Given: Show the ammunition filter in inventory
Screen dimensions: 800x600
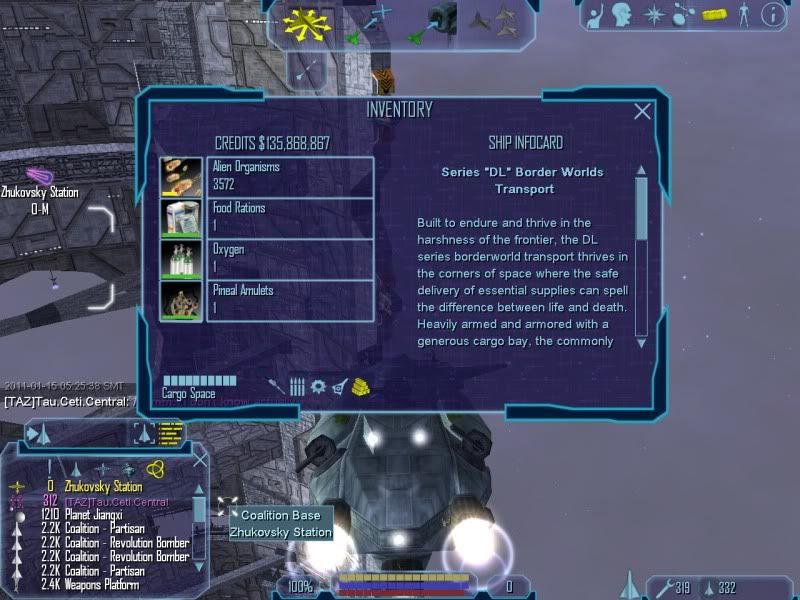Looking at the screenshot, I should click(297, 386).
